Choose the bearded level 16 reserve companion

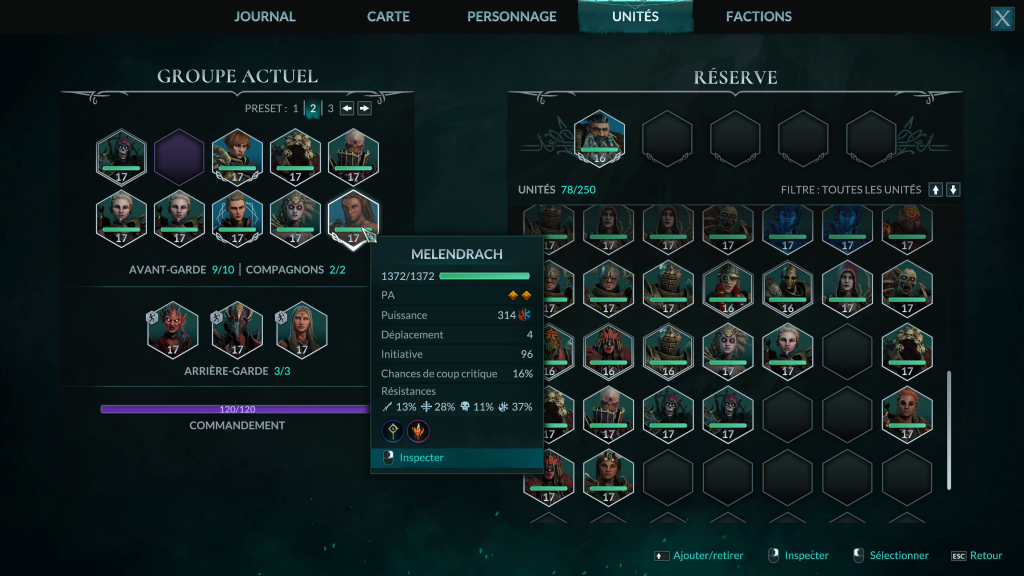pyautogui.click(x=600, y=137)
